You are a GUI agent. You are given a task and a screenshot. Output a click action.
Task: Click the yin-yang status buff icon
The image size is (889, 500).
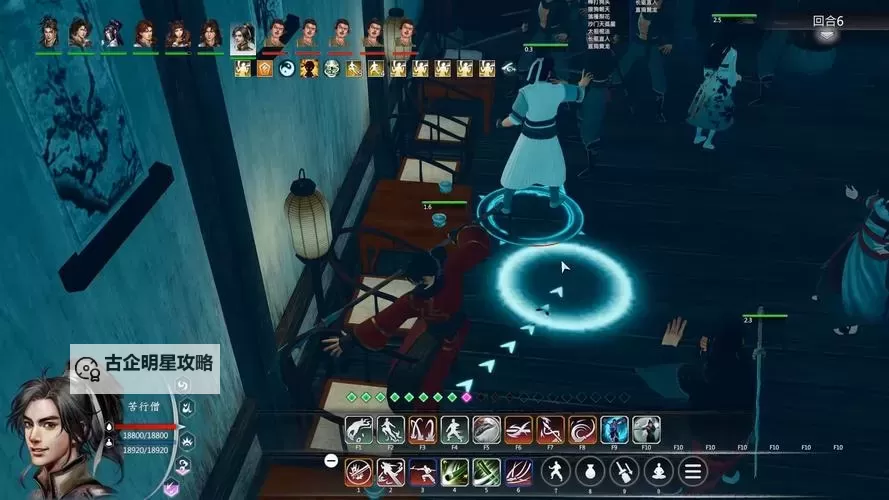(x=286, y=69)
